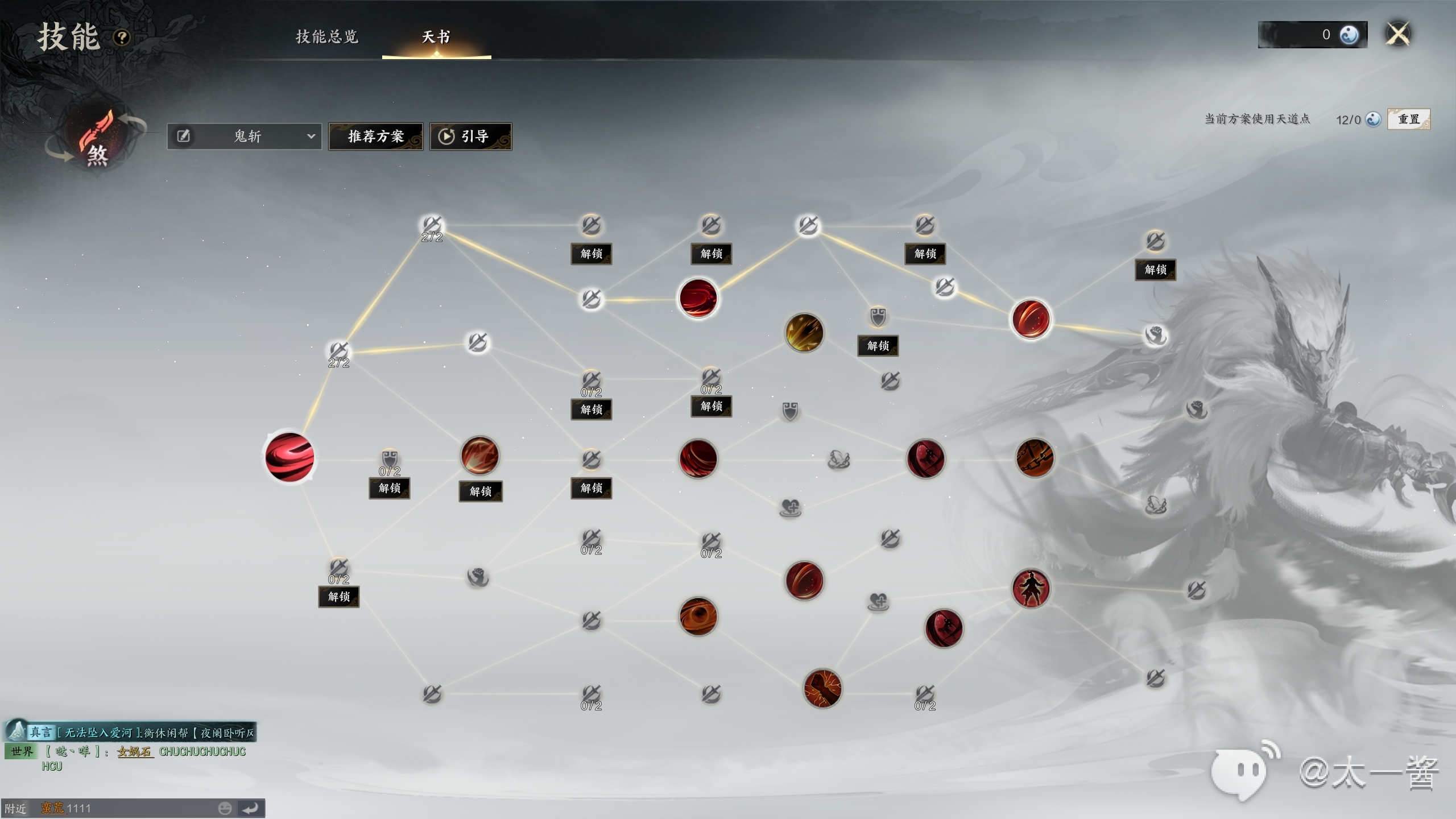Image resolution: width=1456 pixels, height=819 pixels.
Task: Switch to the 技能总览 tab
Action: 327,37
